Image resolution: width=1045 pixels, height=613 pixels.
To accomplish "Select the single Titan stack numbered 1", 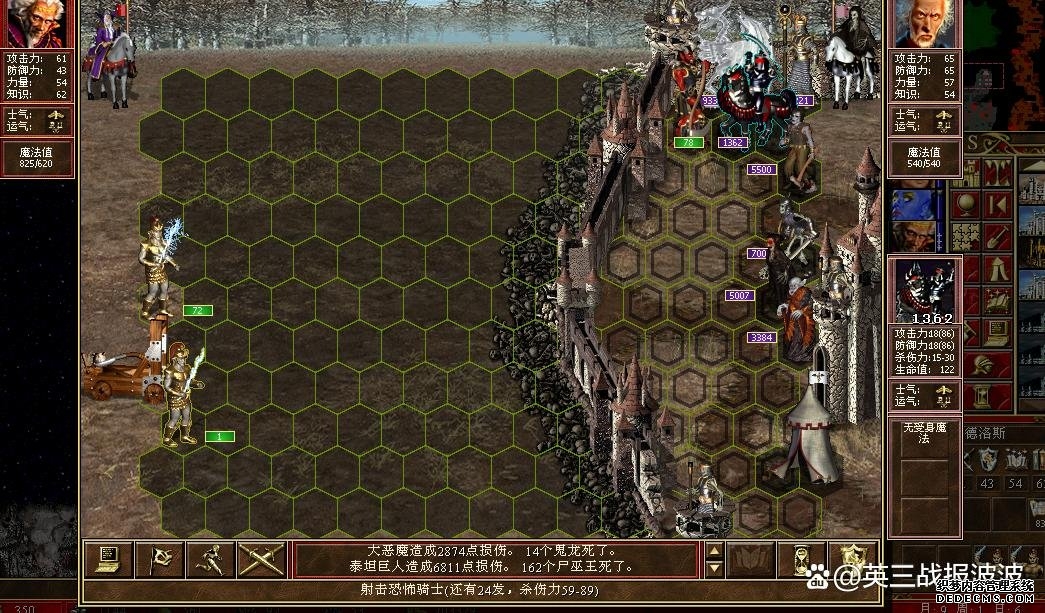I will point(184,395).
